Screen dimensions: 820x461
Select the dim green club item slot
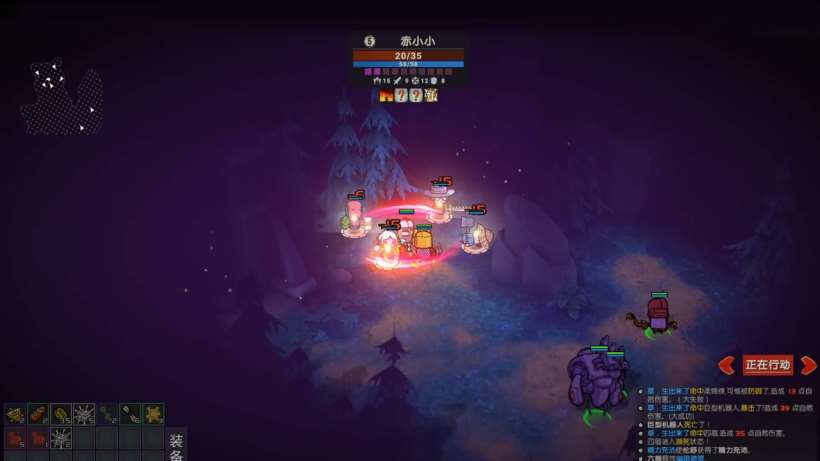click(x=107, y=414)
